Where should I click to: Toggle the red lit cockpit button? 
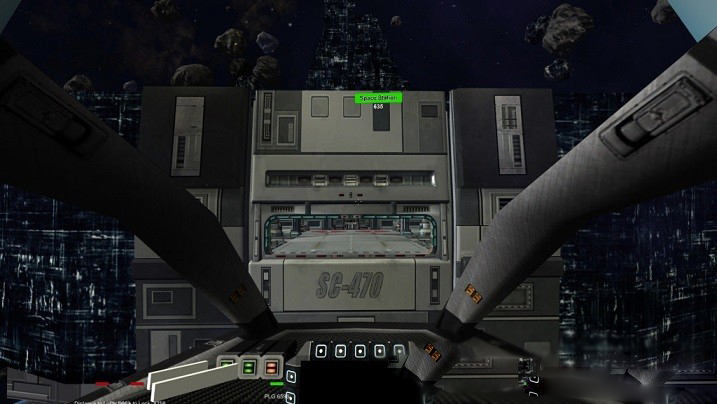click(270, 367)
